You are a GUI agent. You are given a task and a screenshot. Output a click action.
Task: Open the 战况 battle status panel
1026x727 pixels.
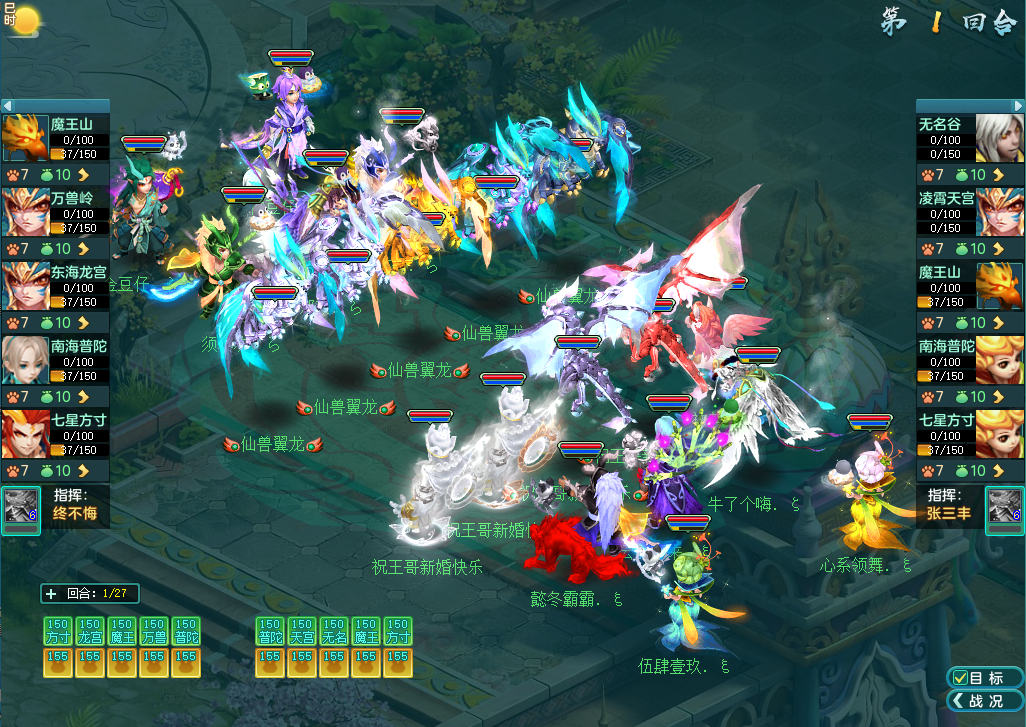click(x=984, y=701)
